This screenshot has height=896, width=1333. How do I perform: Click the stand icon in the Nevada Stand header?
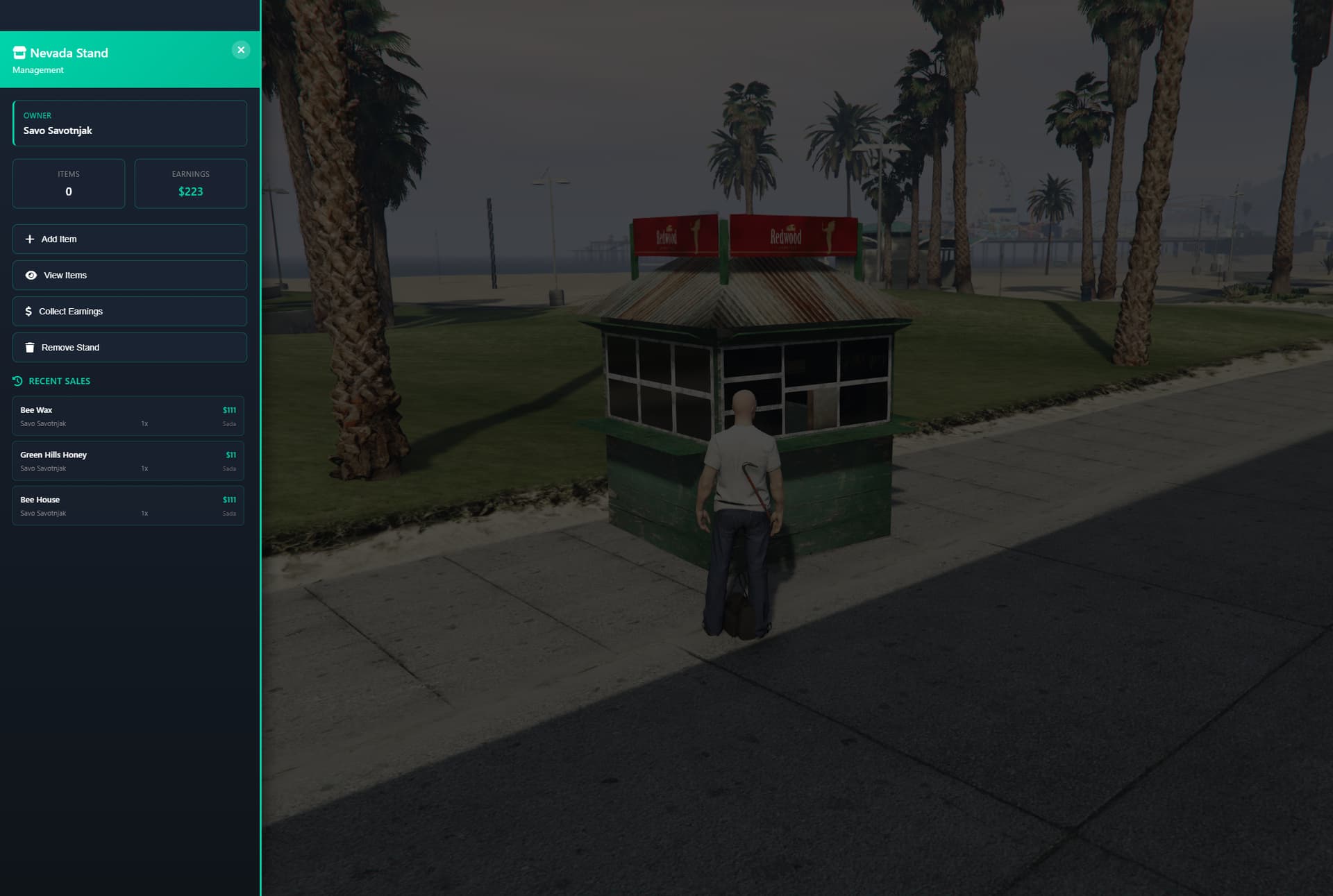19,52
